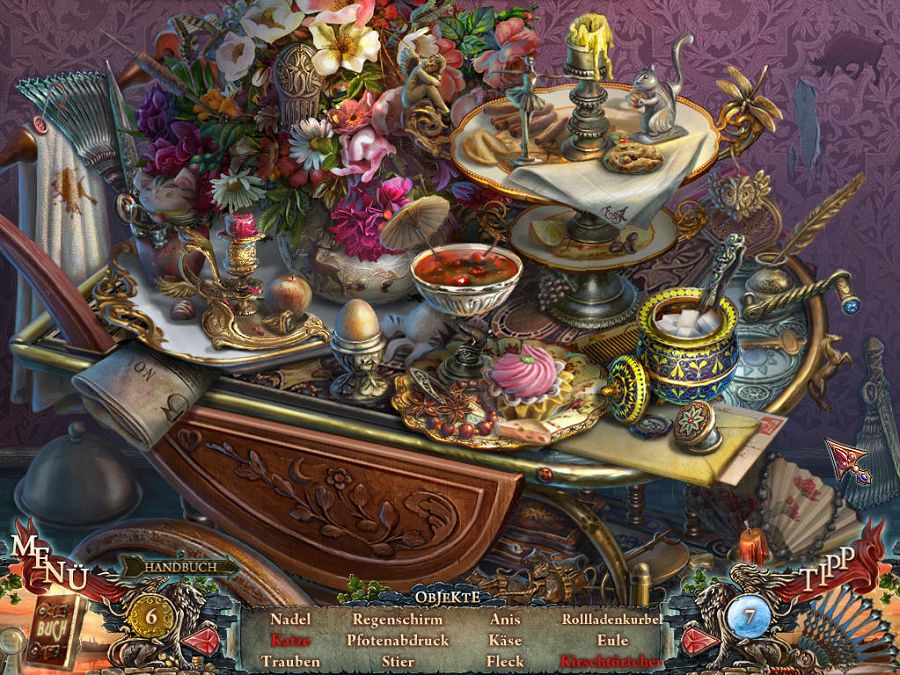Select 'Stier' list entry
Image resolution: width=900 pixels, height=675 pixels.
(x=397, y=661)
